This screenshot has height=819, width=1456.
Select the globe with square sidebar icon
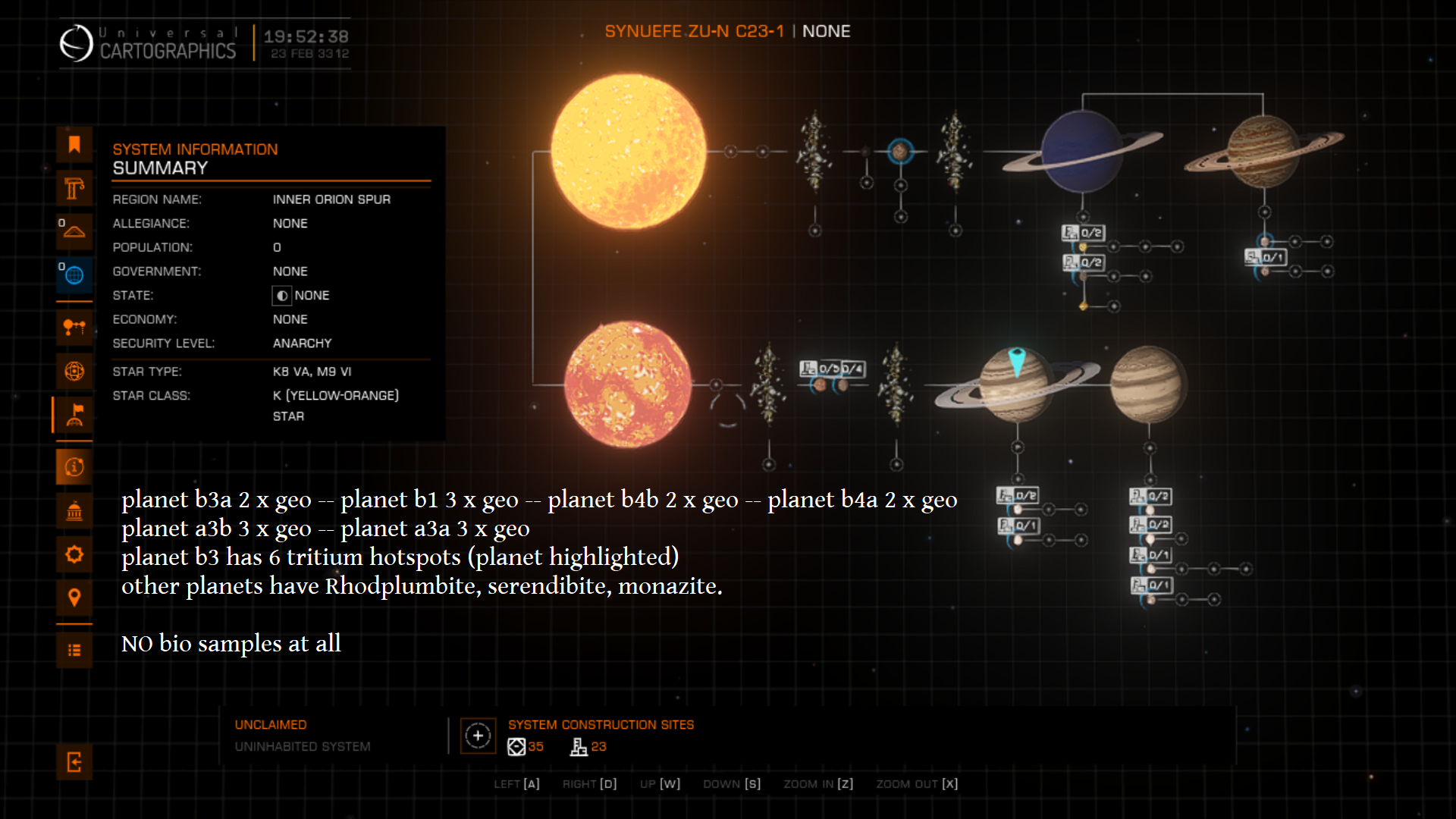[74, 371]
